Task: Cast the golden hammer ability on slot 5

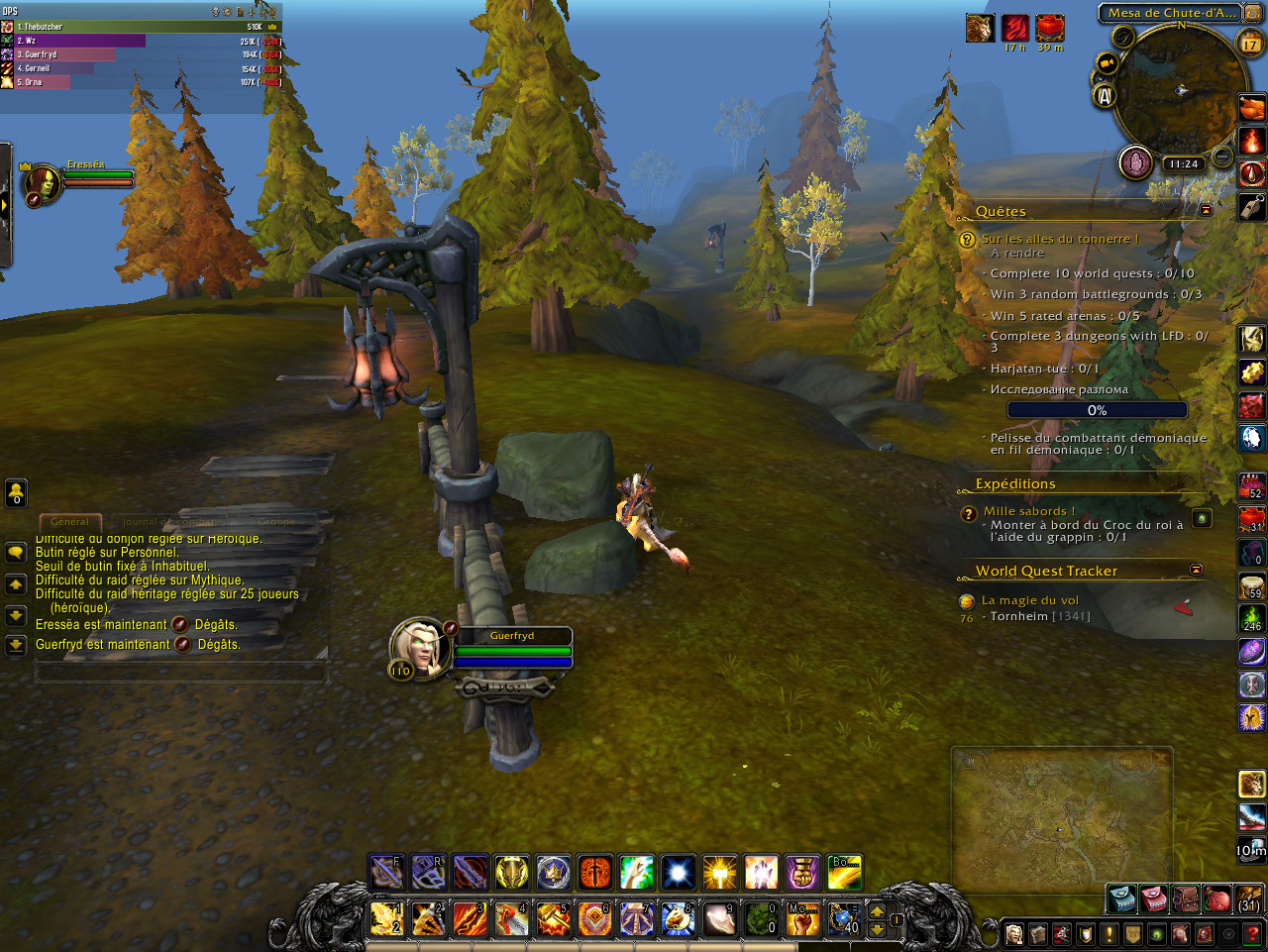Action: coord(553,918)
